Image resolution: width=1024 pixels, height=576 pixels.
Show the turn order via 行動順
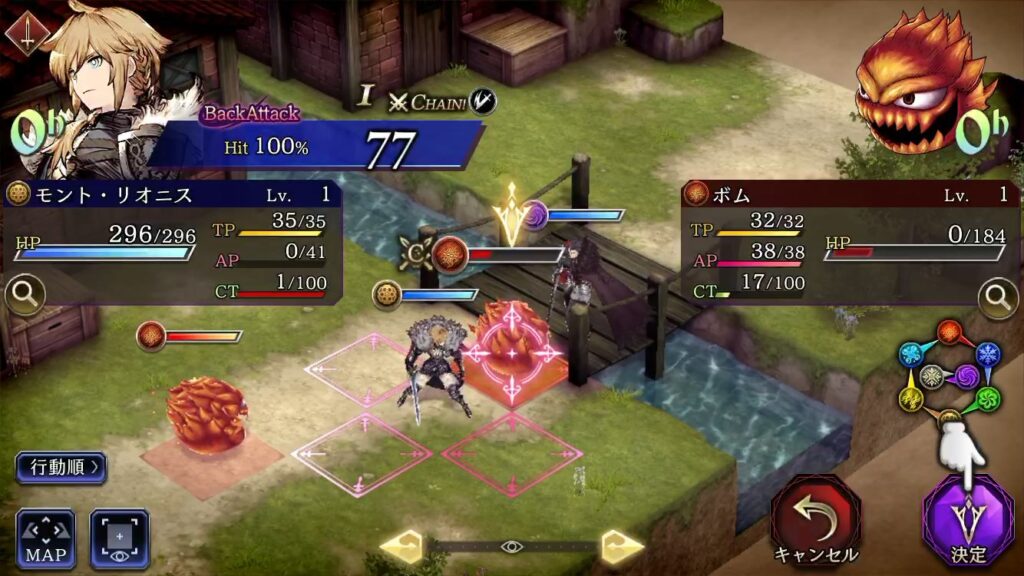pyautogui.click(x=60, y=467)
